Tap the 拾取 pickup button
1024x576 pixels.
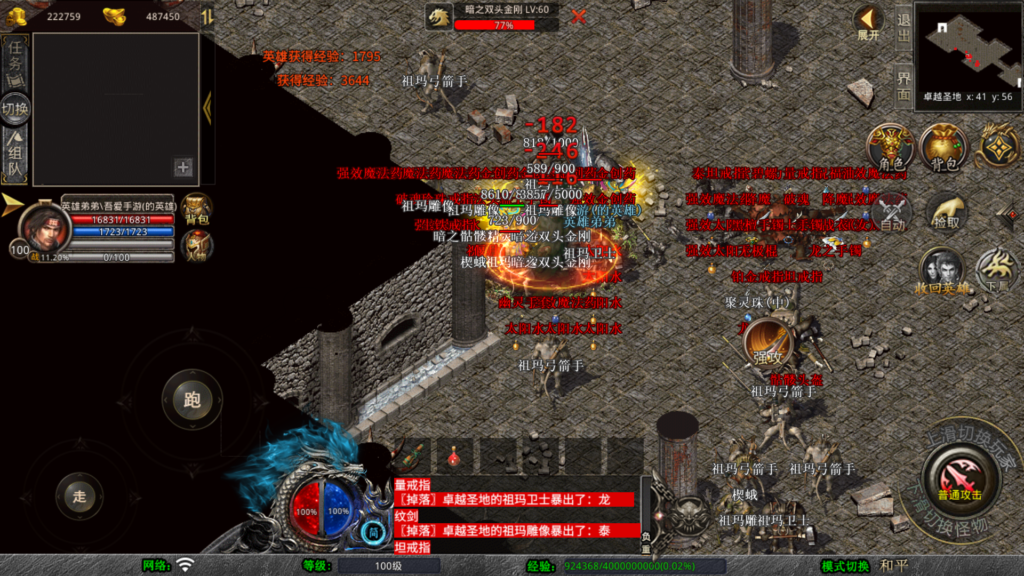(945, 213)
